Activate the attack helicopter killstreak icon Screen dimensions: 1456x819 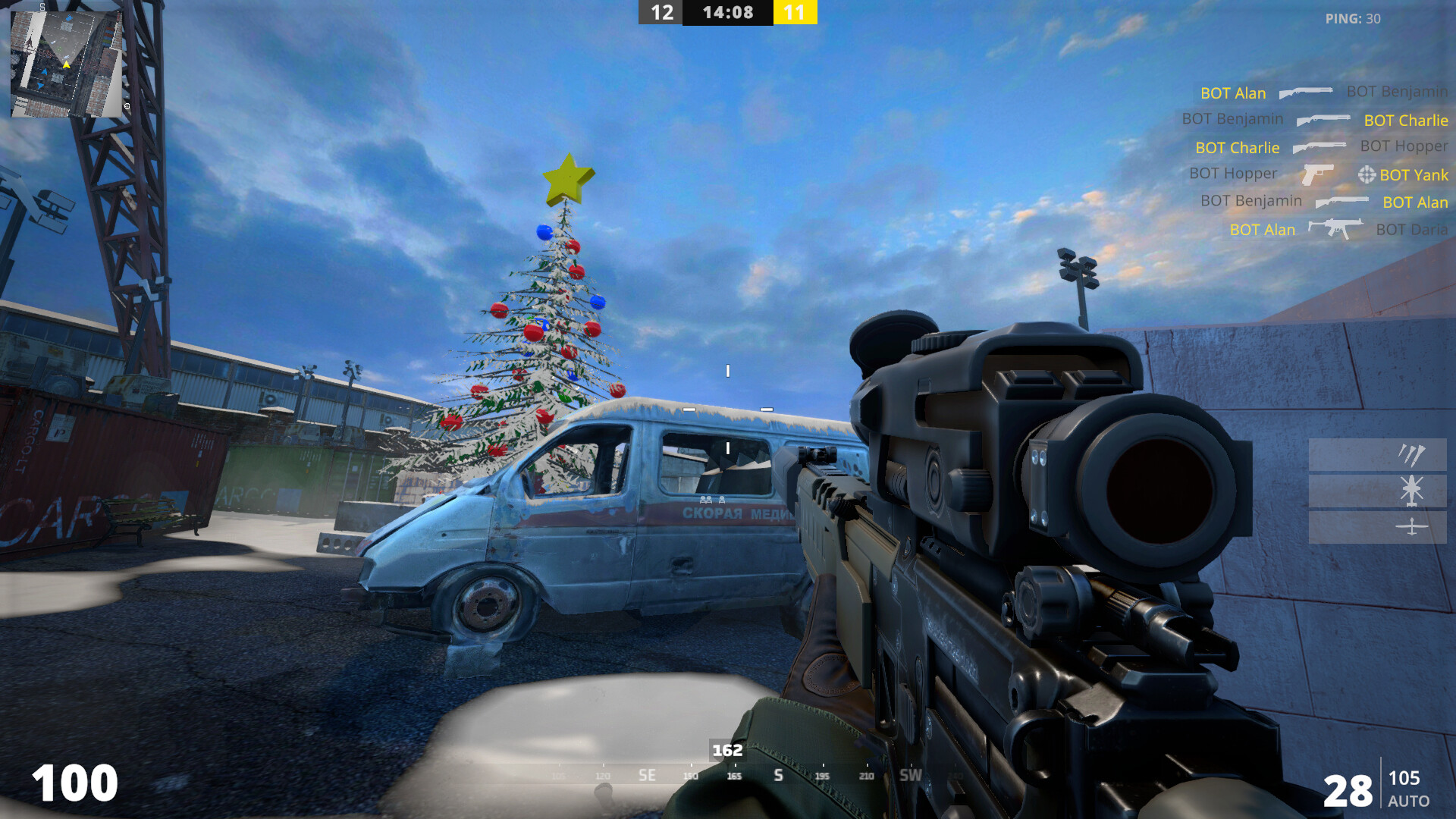tap(1410, 491)
